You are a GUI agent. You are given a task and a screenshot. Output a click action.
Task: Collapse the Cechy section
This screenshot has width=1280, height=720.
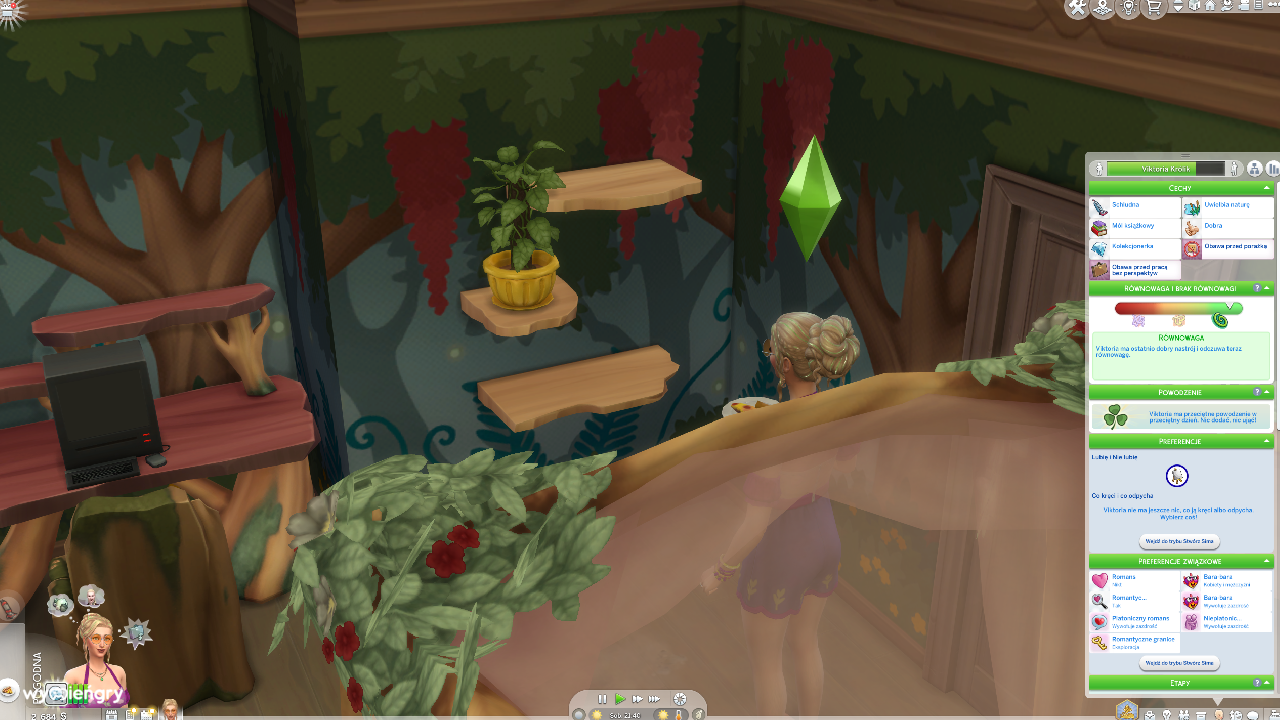point(1266,188)
